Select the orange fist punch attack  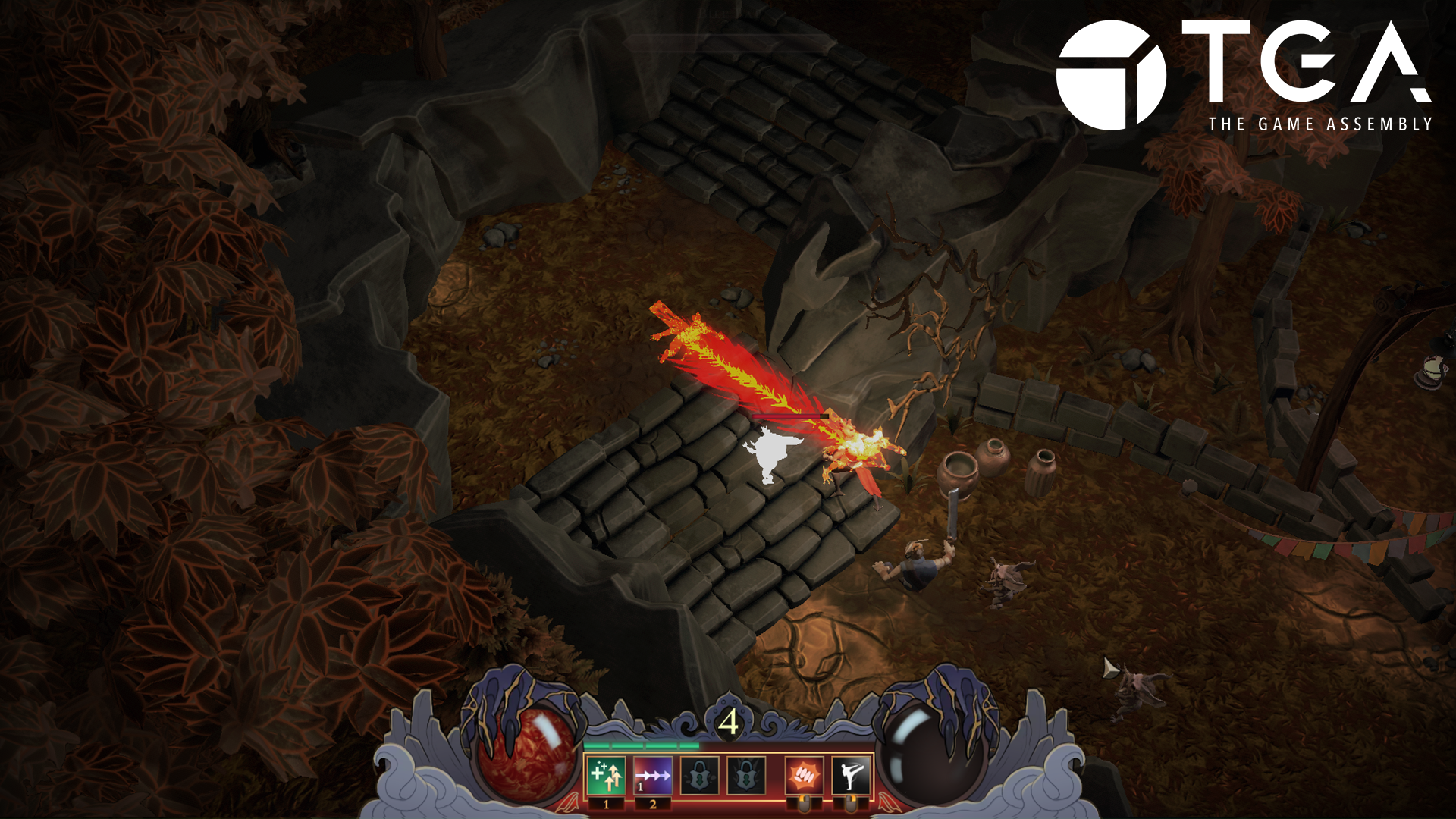click(x=803, y=776)
